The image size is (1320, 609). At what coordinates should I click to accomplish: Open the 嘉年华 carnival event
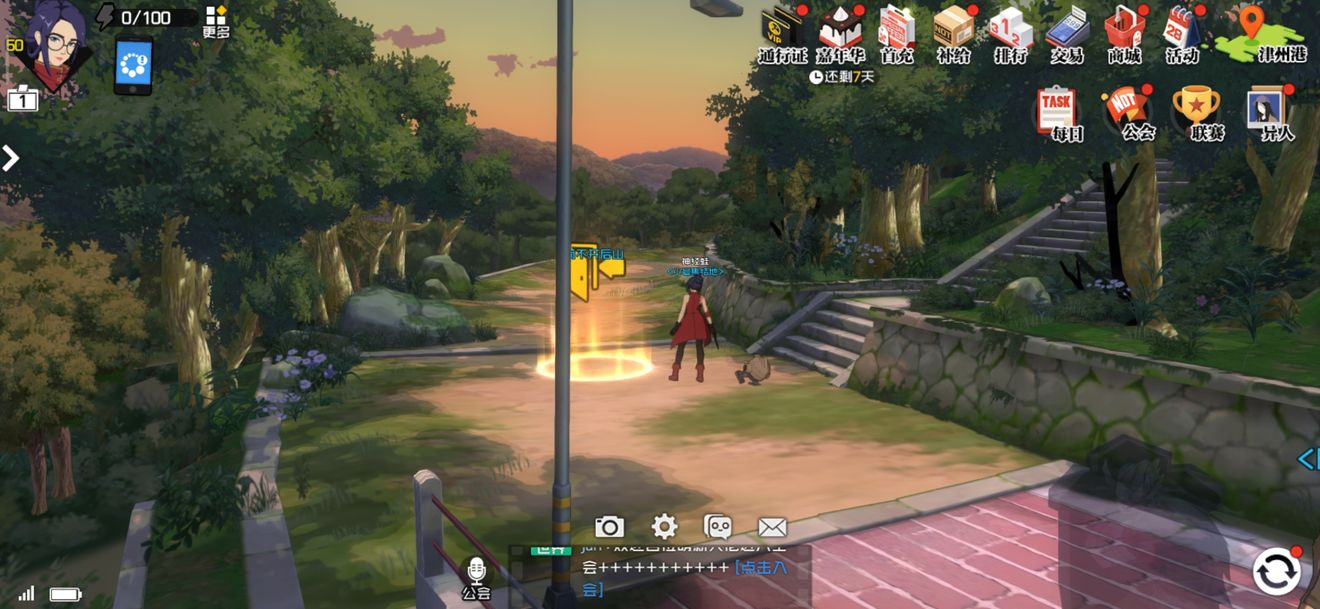840,31
